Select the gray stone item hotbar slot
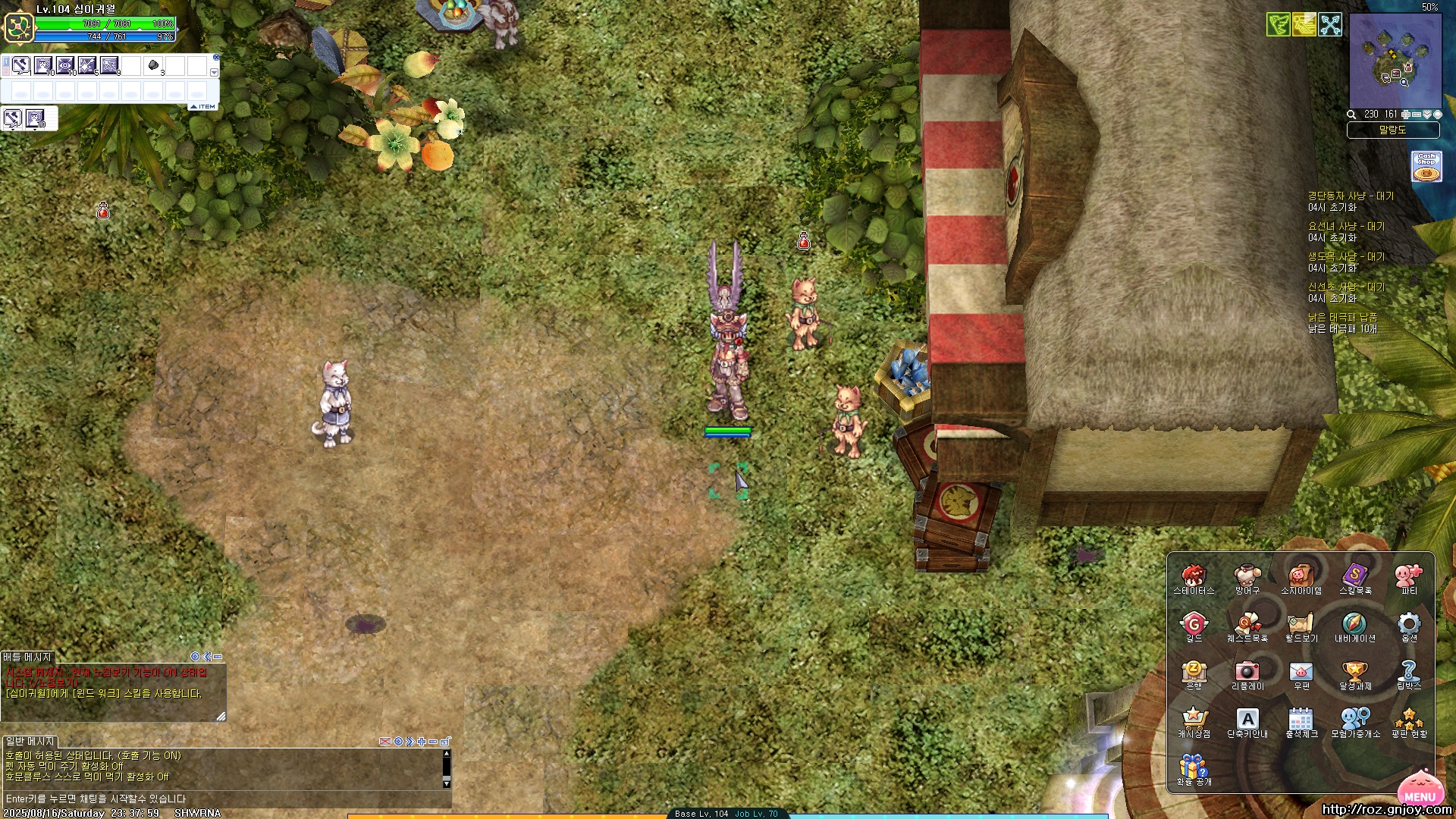1456x819 pixels. tap(153, 65)
